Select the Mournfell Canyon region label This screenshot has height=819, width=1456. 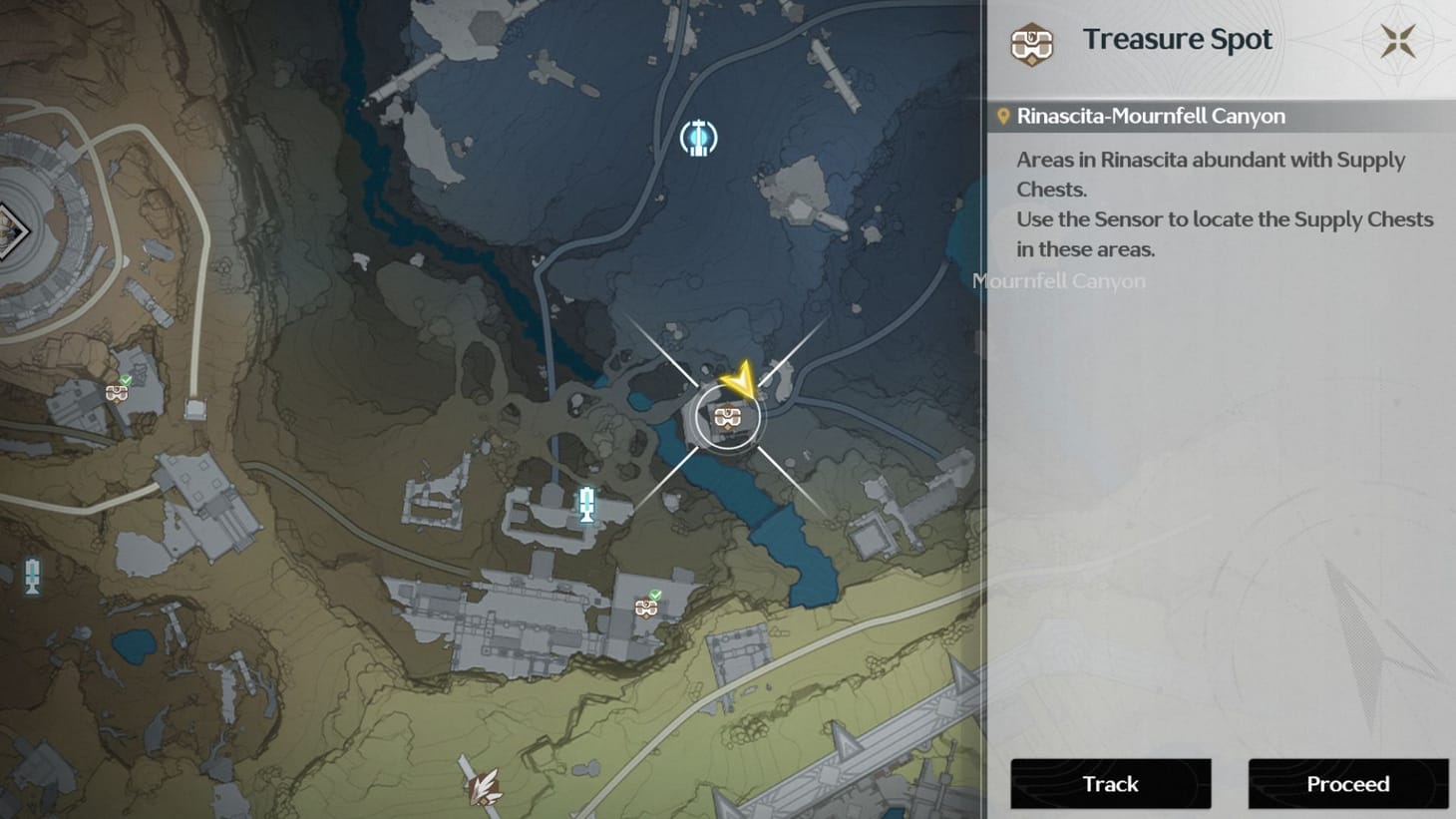click(1059, 281)
